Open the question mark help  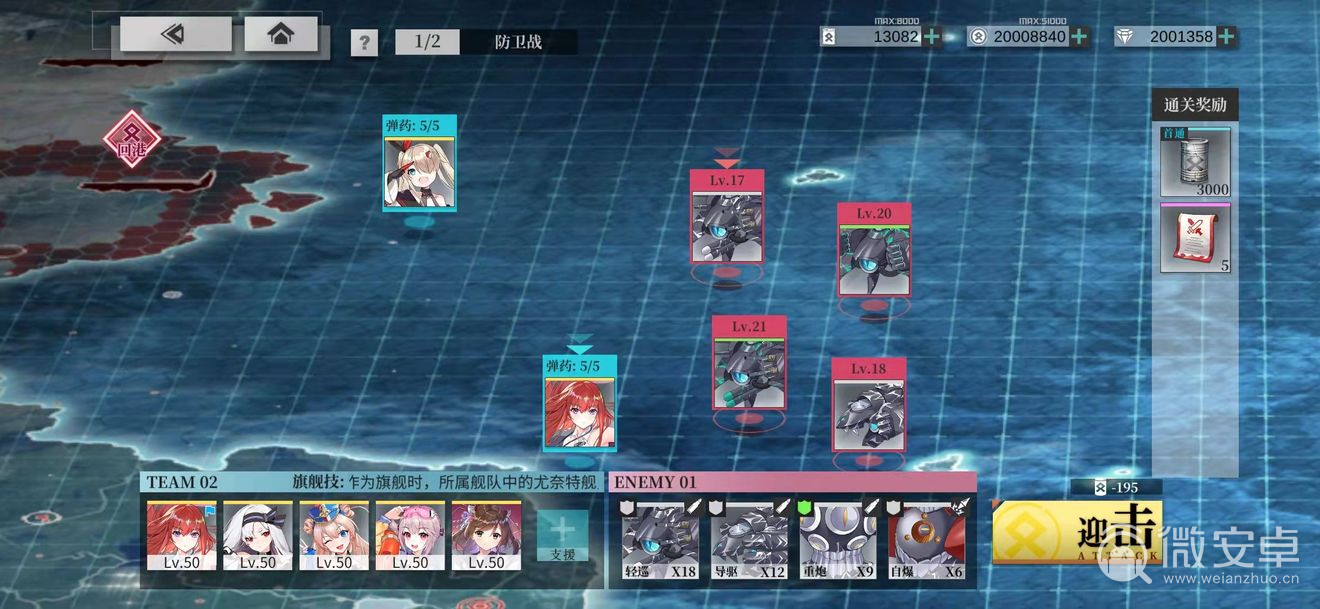pyautogui.click(x=364, y=43)
